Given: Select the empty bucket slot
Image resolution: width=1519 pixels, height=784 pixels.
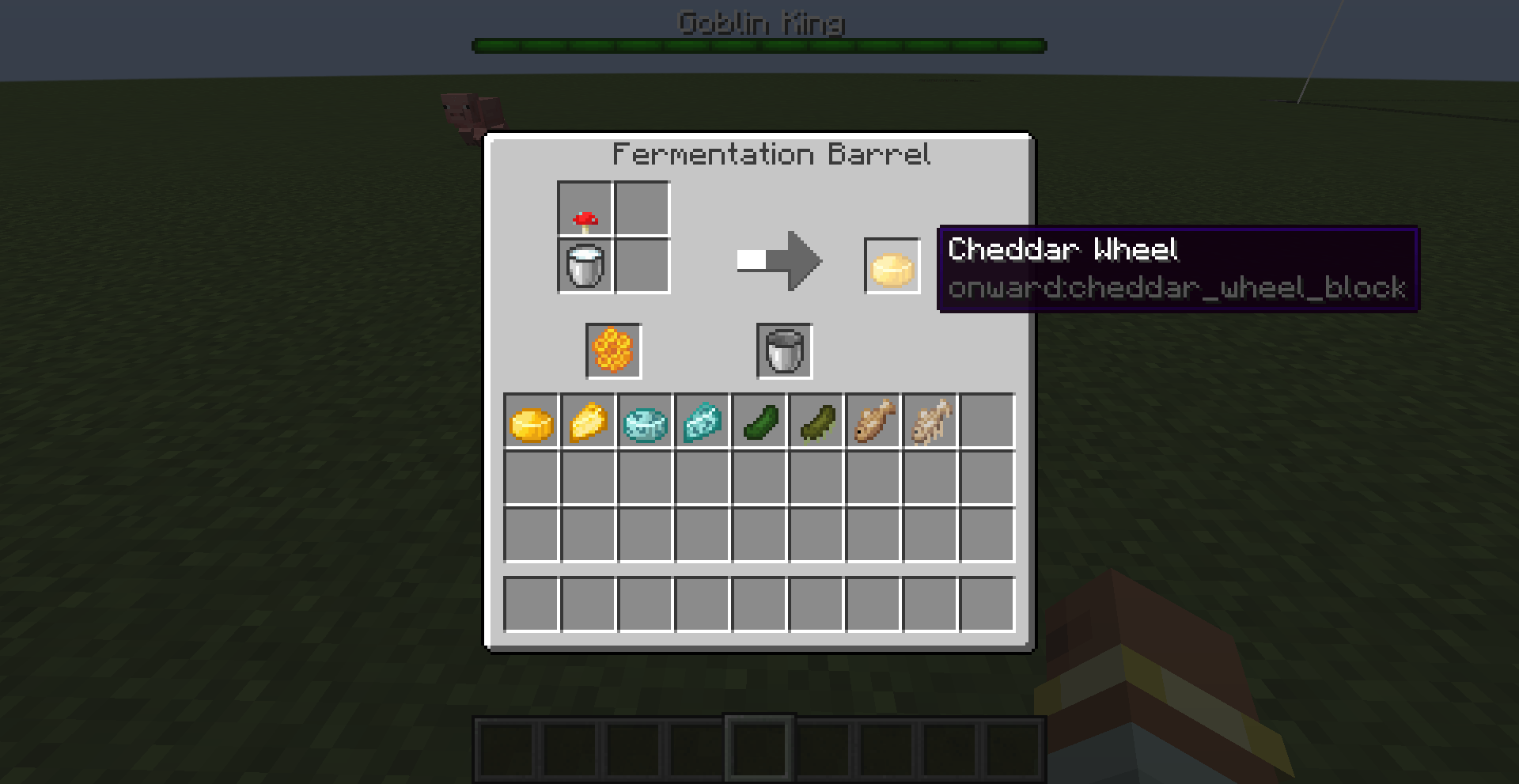Looking at the screenshot, I should pyautogui.click(x=784, y=351).
